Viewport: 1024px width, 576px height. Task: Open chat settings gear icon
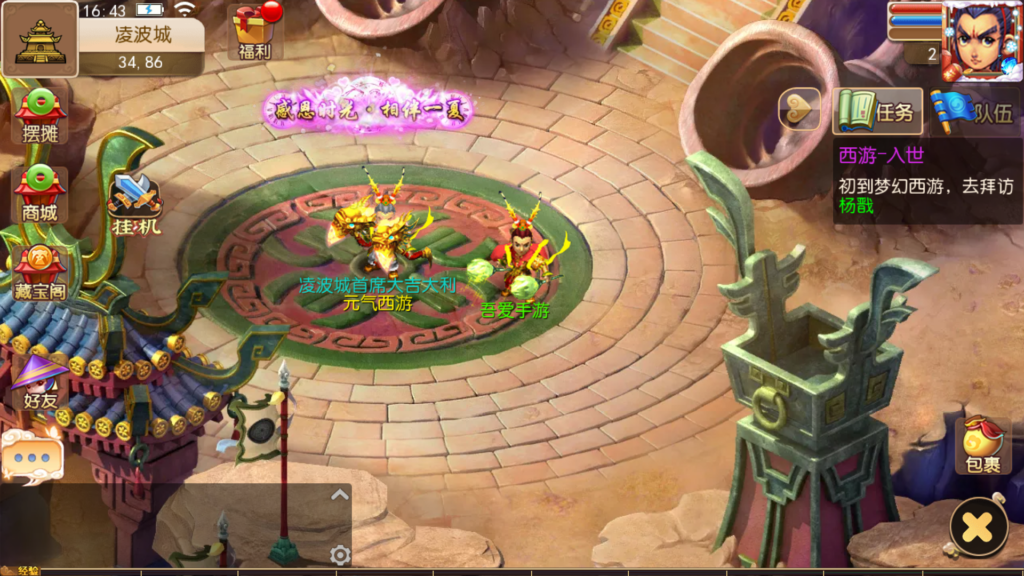coord(340,555)
